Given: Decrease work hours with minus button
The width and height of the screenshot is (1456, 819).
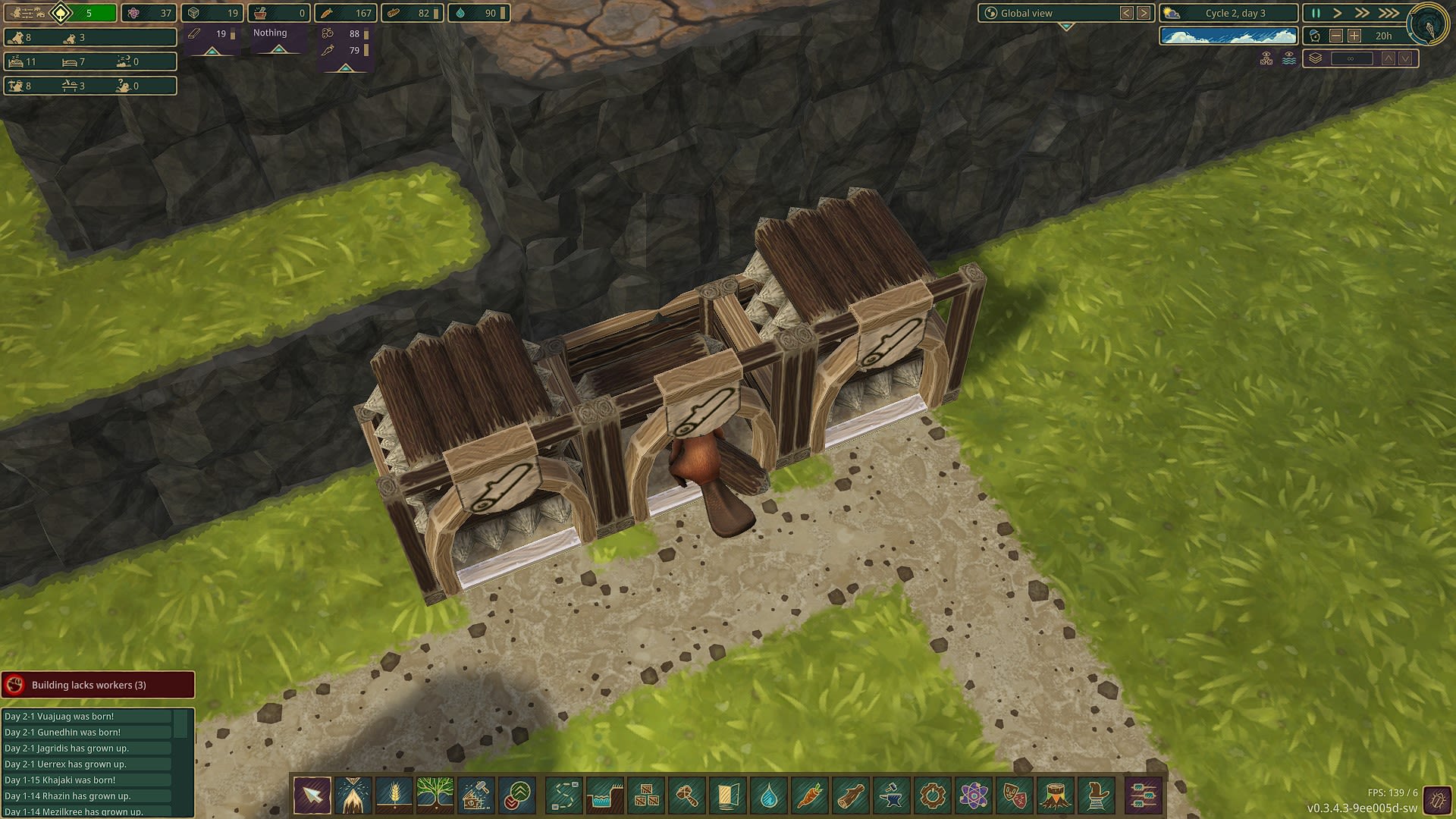Looking at the screenshot, I should 1336,36.
